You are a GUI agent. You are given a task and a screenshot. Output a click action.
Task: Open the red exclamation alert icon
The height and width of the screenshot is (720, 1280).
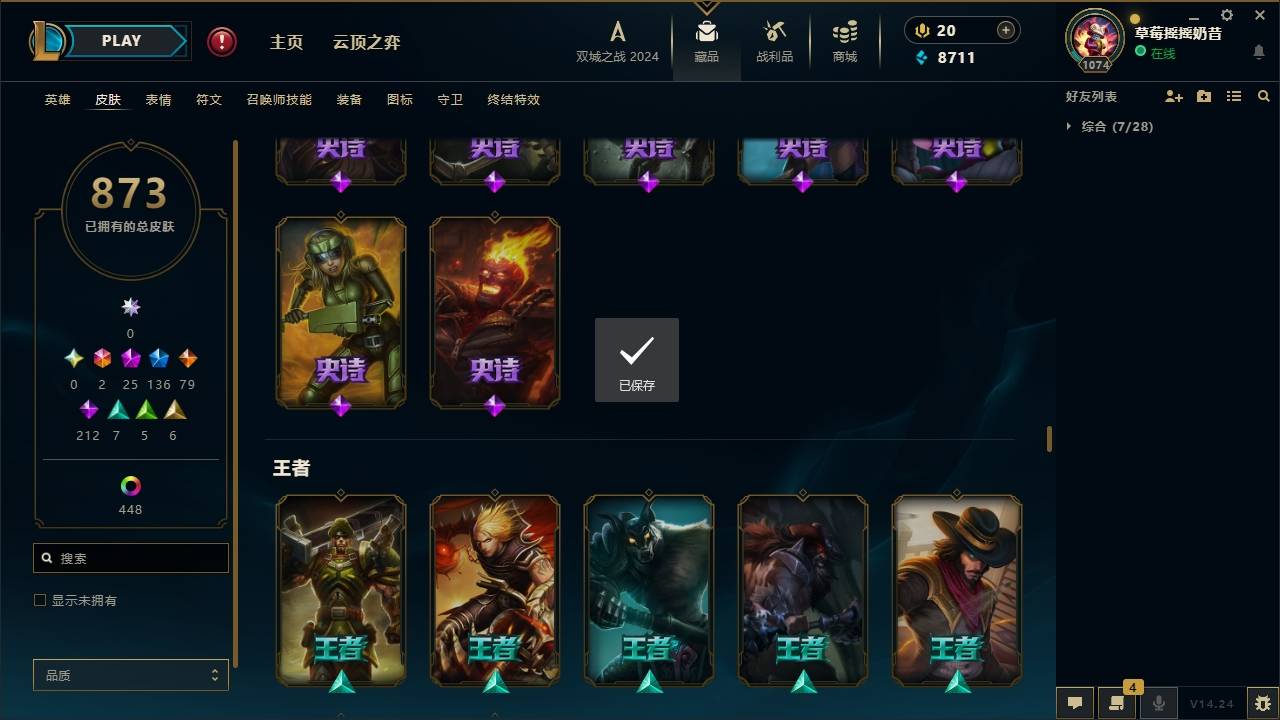click(220, 41)
